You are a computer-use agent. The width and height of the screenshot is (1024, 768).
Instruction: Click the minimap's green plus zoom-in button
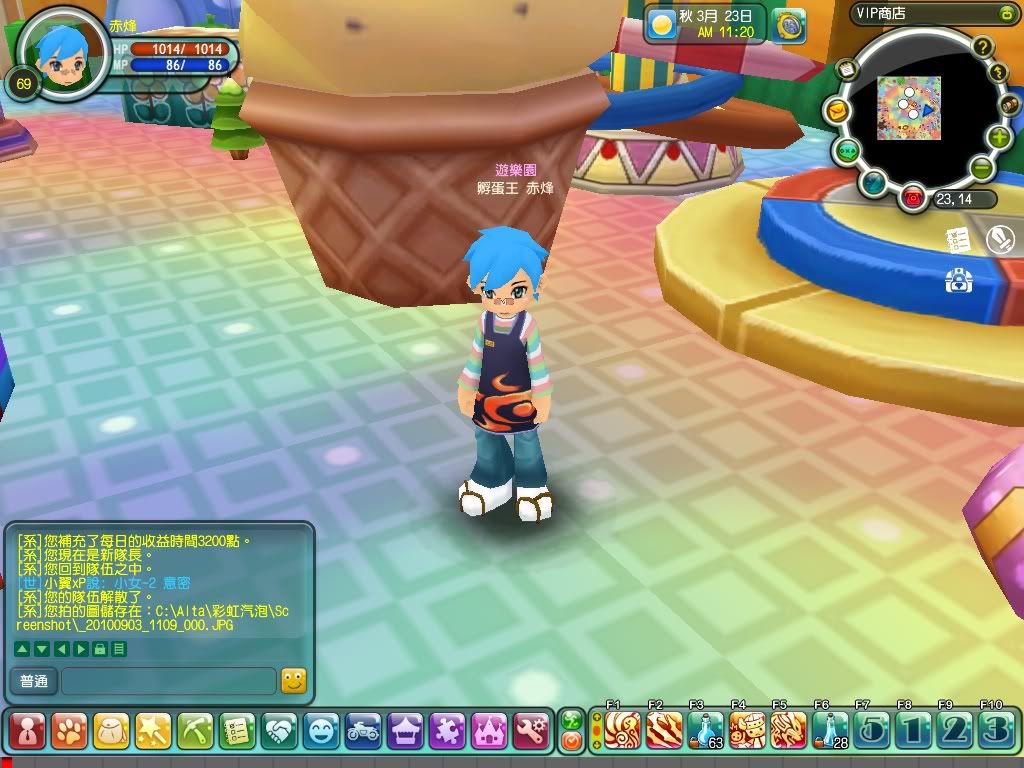[999, 138]
